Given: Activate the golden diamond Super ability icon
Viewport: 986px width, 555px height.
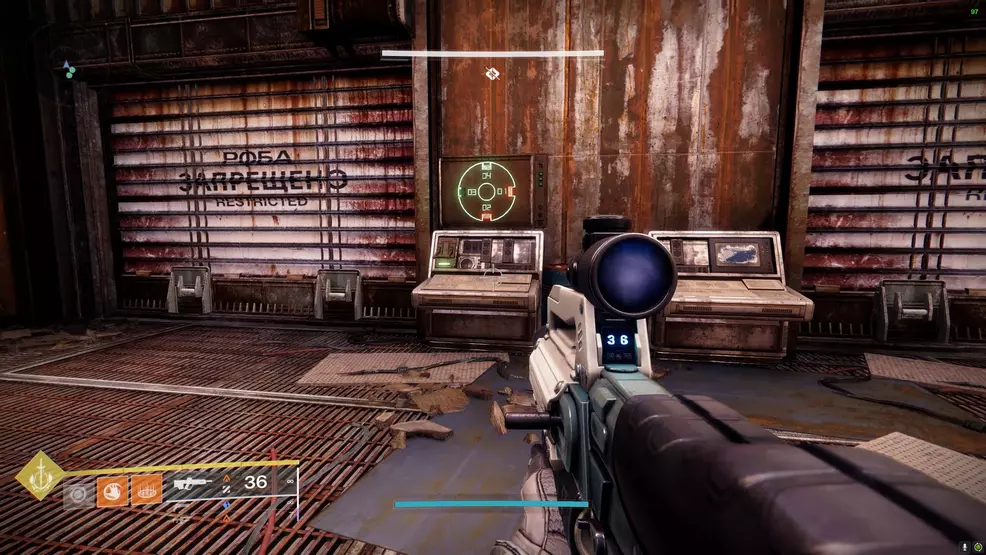Looking at the screenshot, I should [40, 475].
